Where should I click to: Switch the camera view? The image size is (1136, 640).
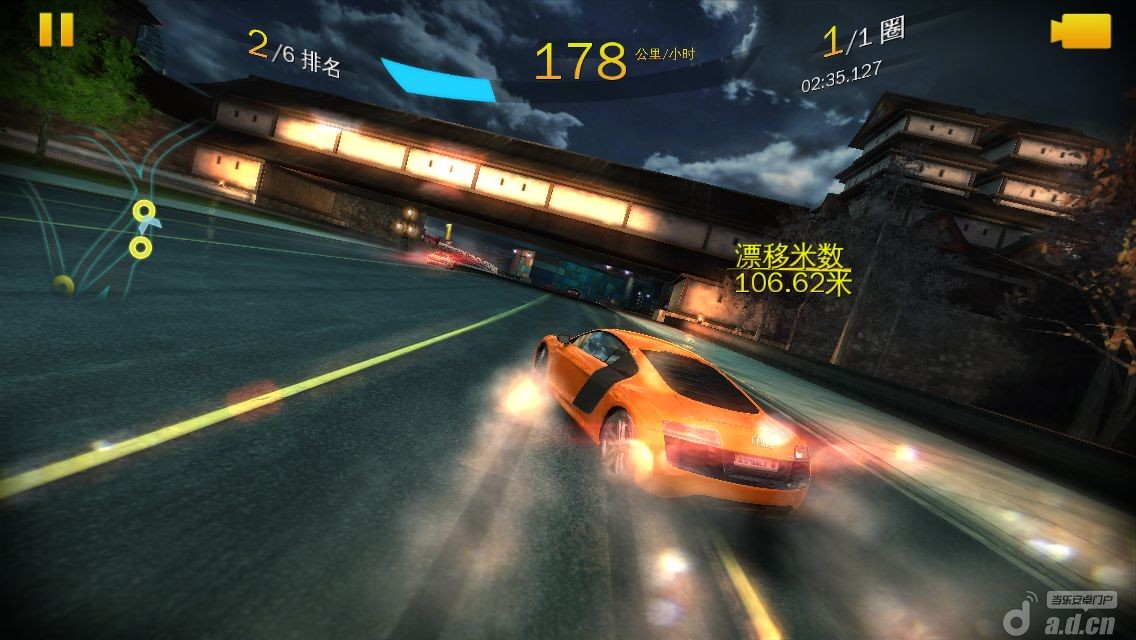point(1080,31)
